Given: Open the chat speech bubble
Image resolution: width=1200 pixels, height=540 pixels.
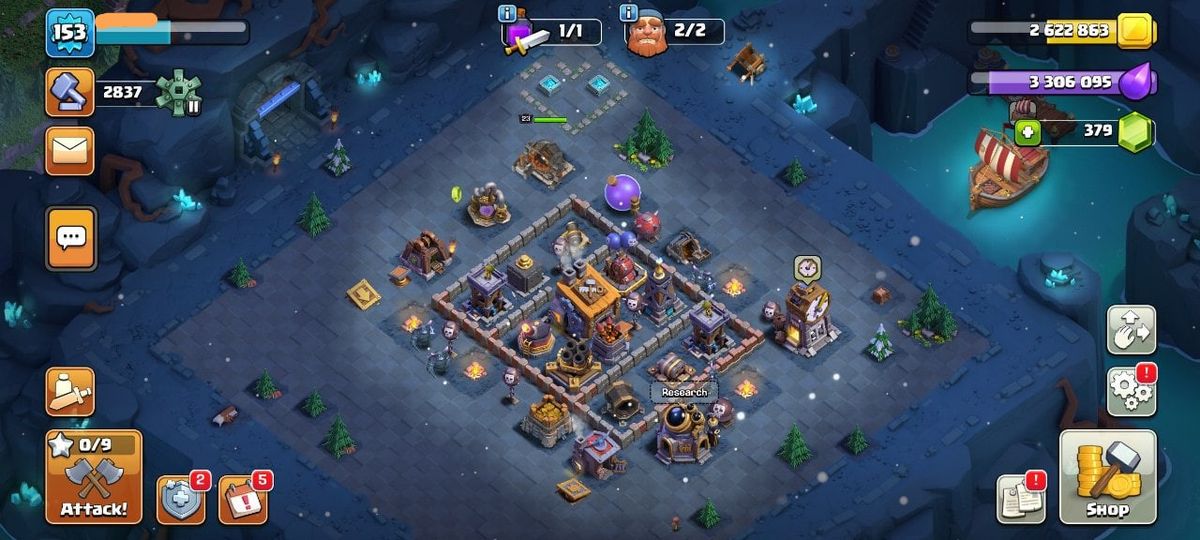Looking at the screenshot, I should [x=71, y=238].
